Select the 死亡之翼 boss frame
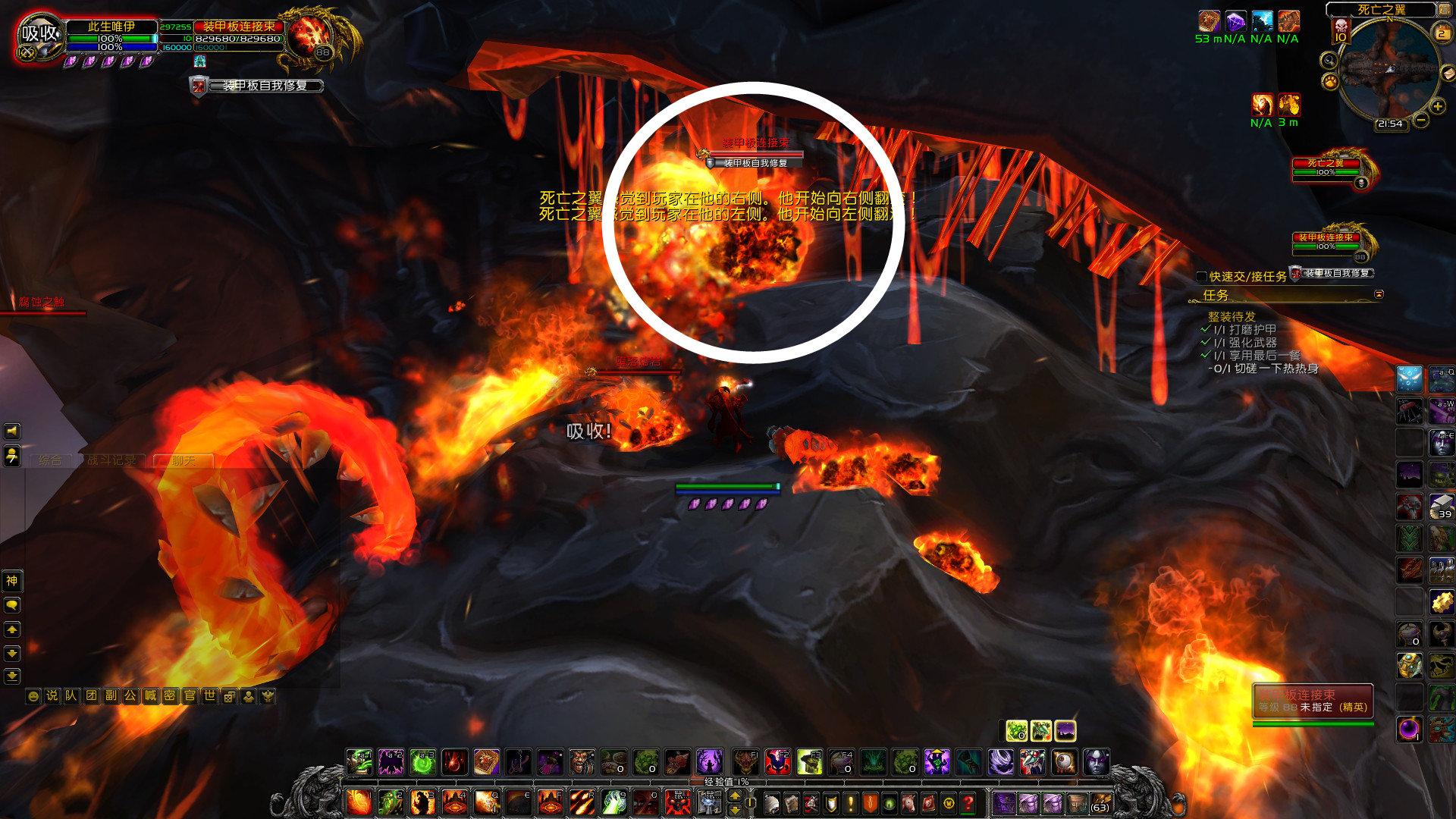Image resolution: width=1456 pixels, height=819 pixels. pyautogui.click(x=1326, y=168)
